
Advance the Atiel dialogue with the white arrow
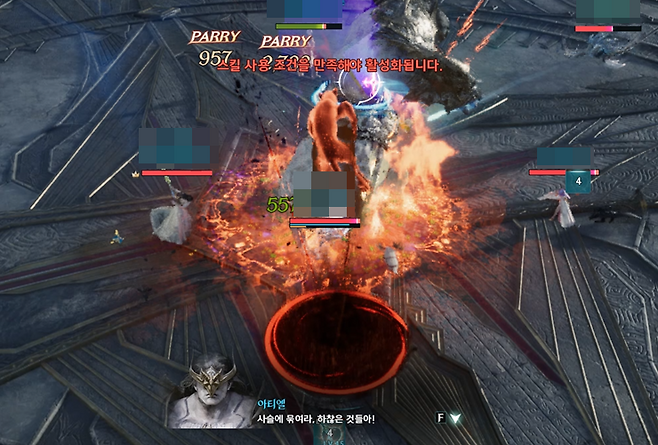[456, 418]
